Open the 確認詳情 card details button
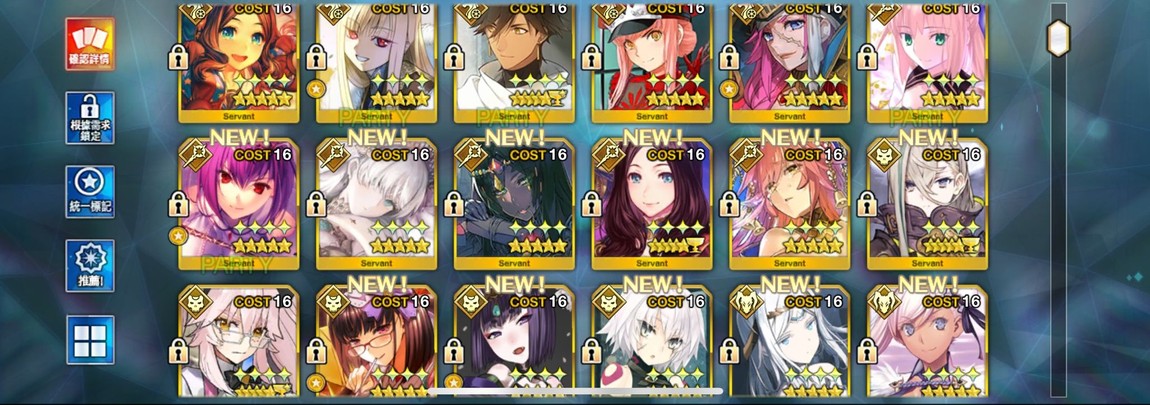This screenshot has height=405, width=1150. (90, 43)
